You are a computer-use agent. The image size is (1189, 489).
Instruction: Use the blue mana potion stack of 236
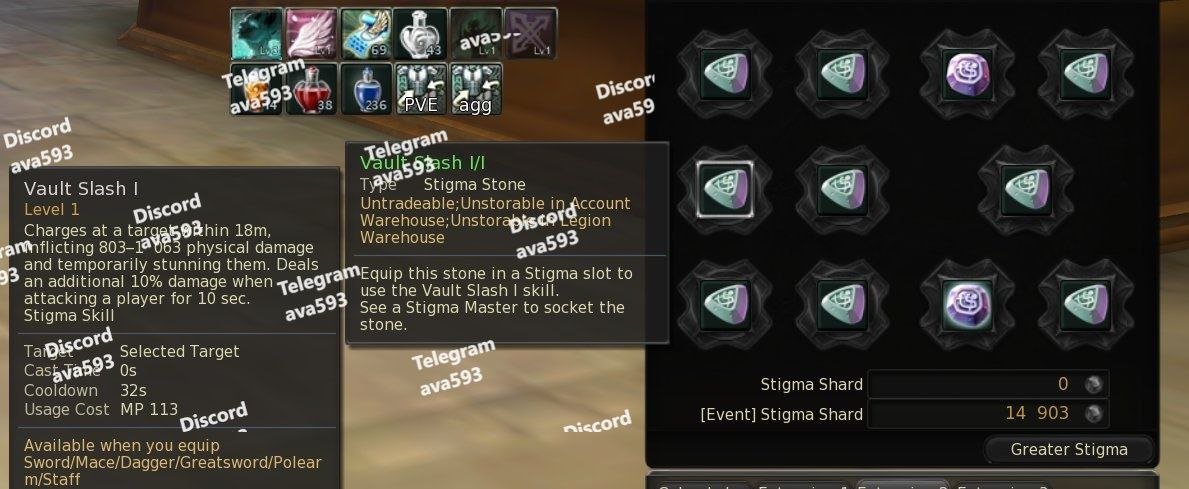(366, 89)
